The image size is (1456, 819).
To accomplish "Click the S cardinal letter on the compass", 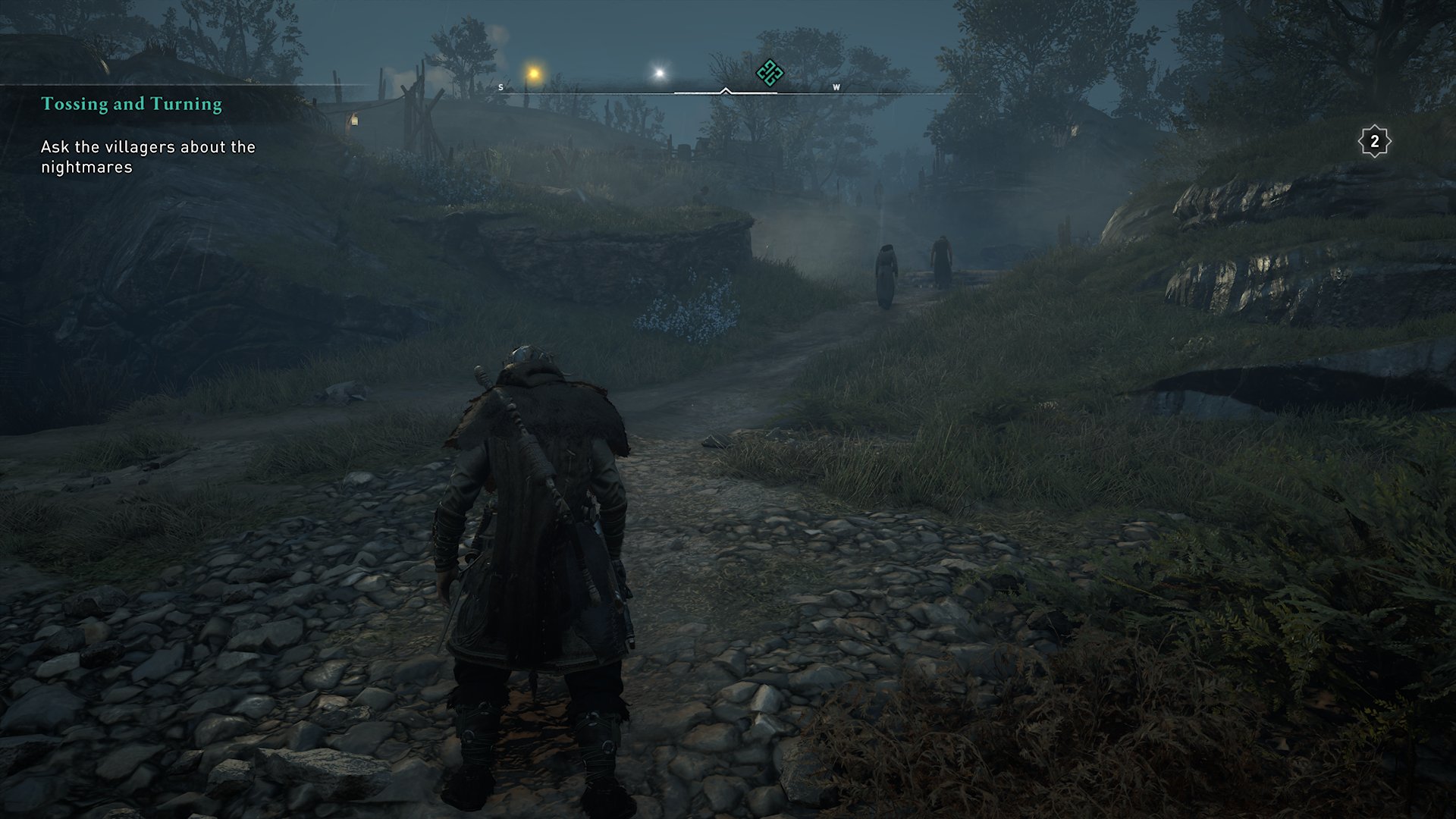I will tap(500, 86).
